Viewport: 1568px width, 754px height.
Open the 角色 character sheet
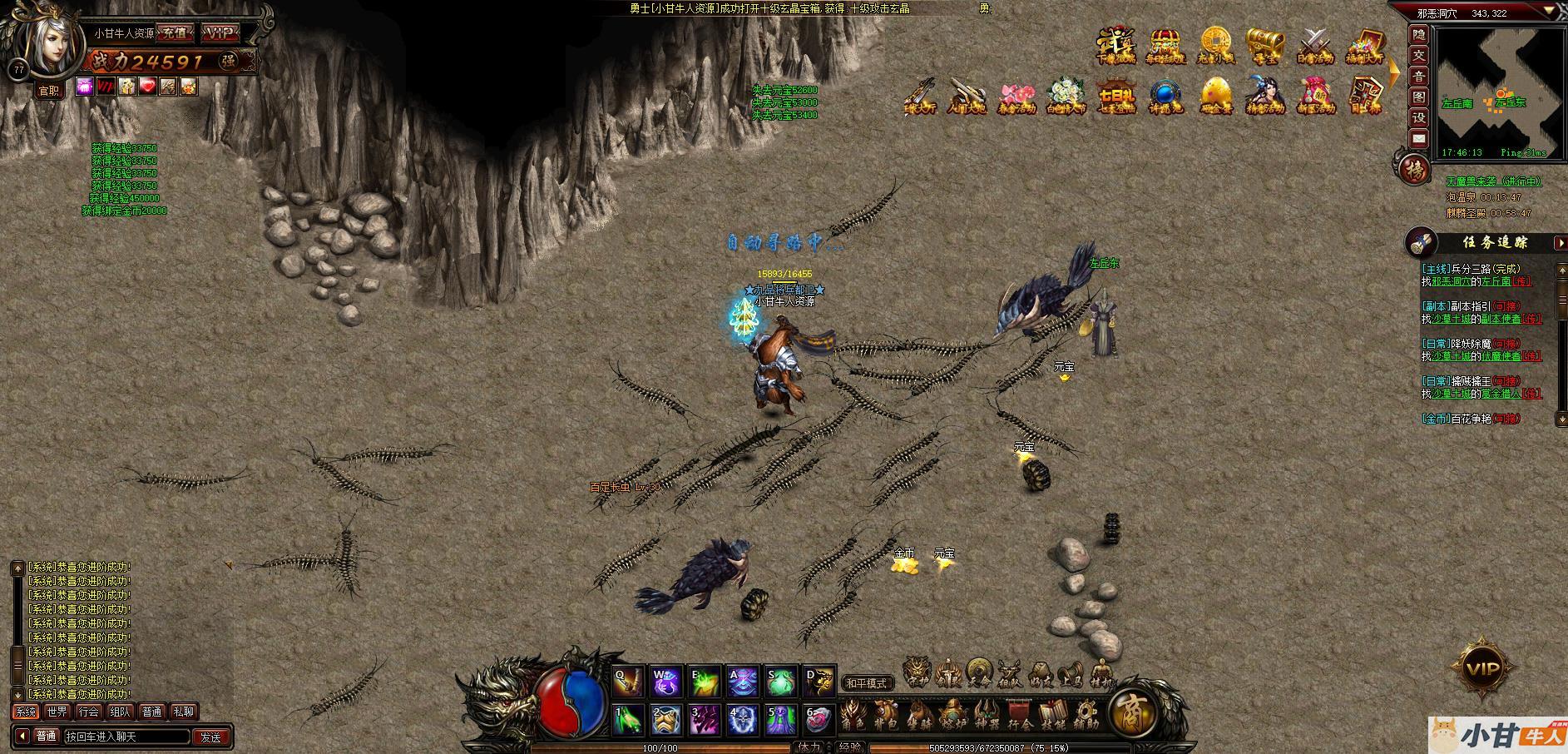click(x=853, y=716)
